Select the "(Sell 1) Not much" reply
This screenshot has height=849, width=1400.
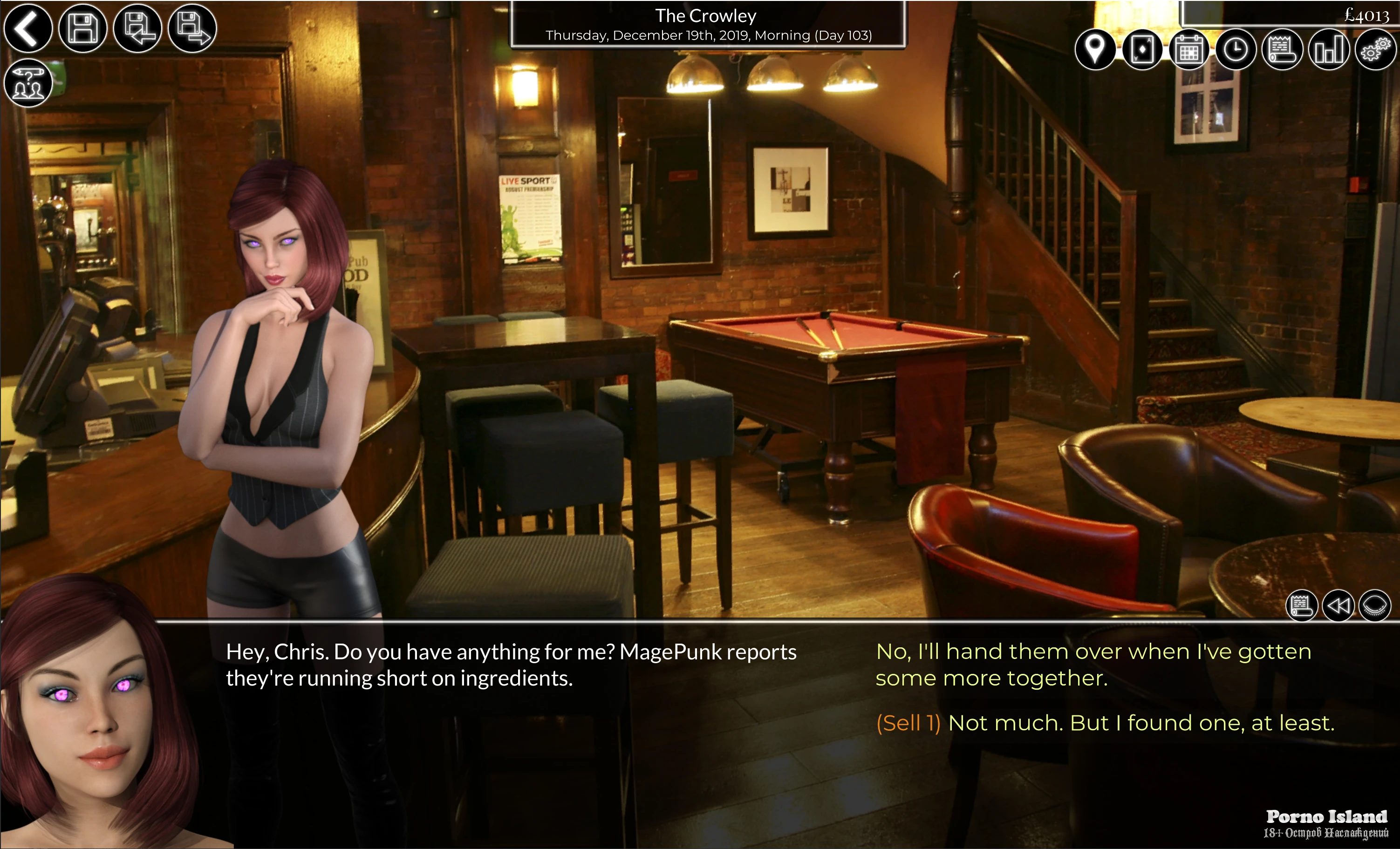click(1105, 723)
